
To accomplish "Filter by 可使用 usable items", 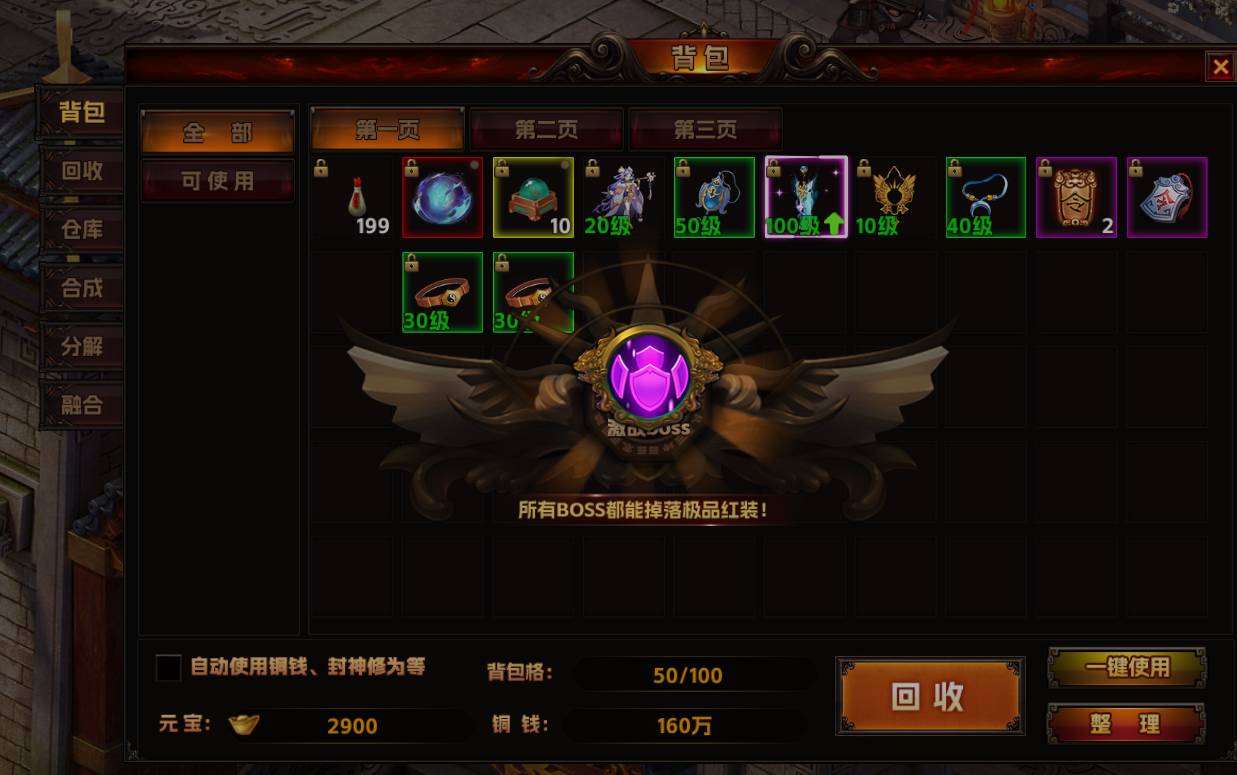I will coord(217,181).
